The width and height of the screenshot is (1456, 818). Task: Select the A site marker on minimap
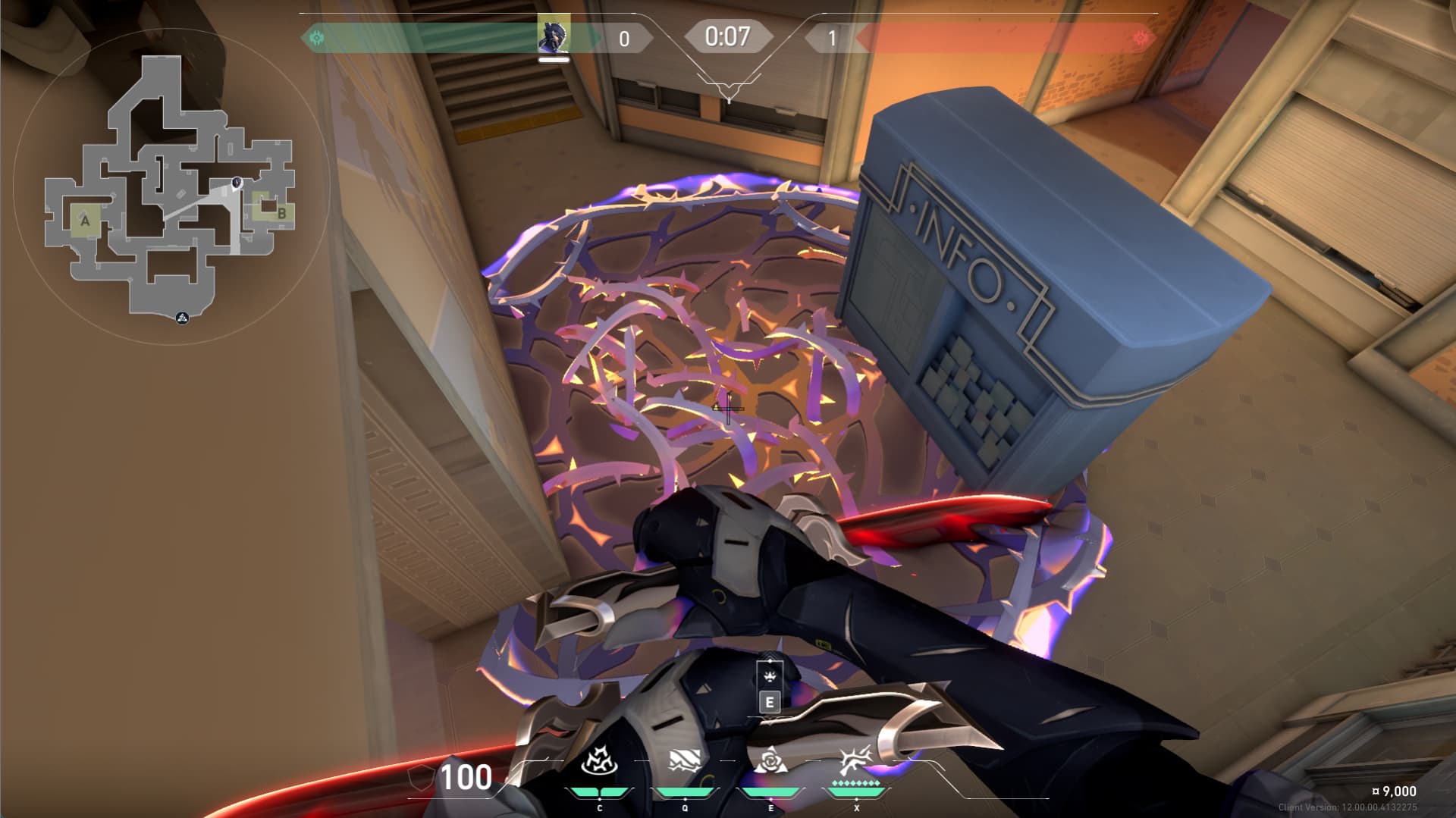click(86, 221)
